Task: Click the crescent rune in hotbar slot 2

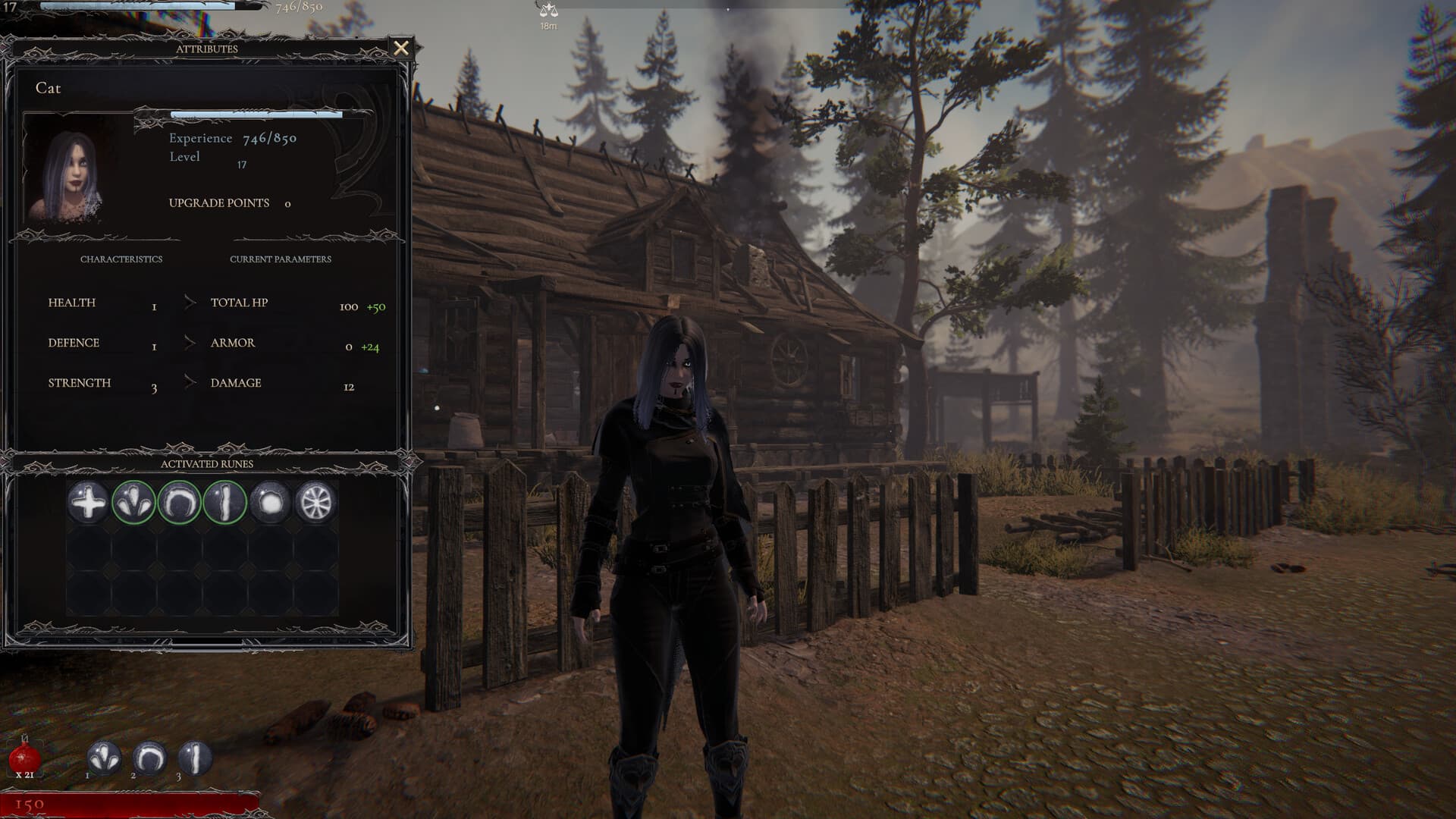Action: pyautogui.click(x=149, y=755)
